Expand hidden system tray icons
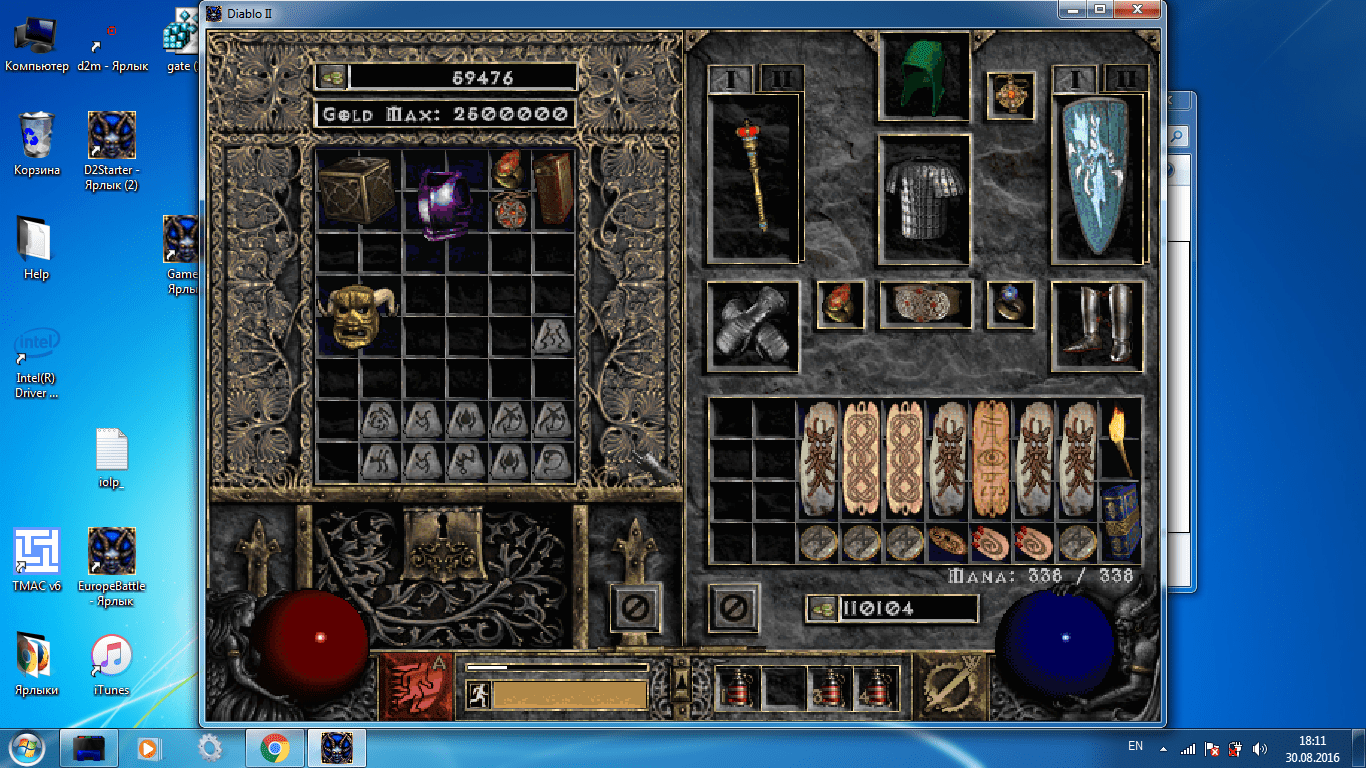 click(x=1163, y=747)
